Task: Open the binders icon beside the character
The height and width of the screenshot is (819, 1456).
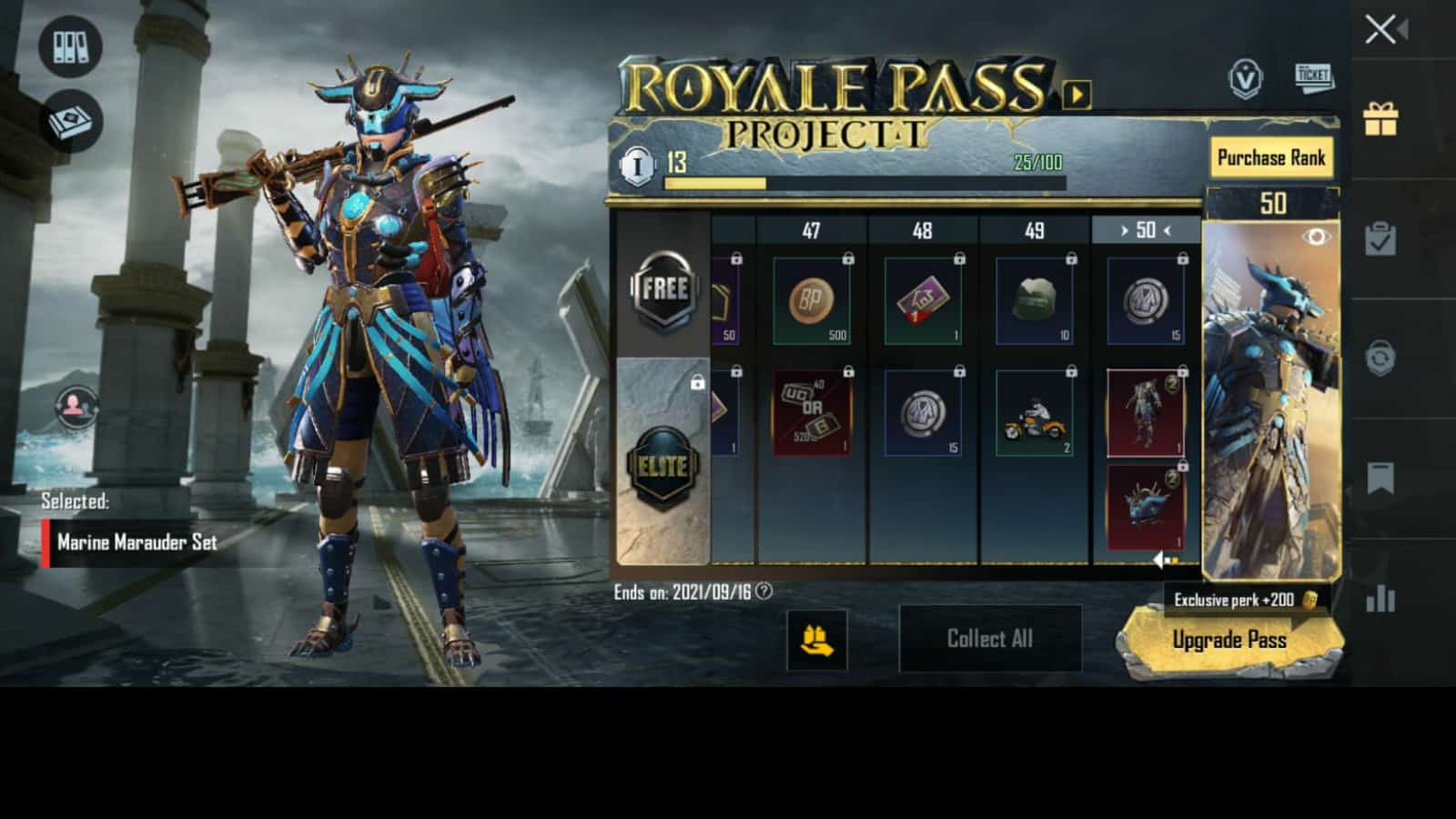Action: click(70, 46)
